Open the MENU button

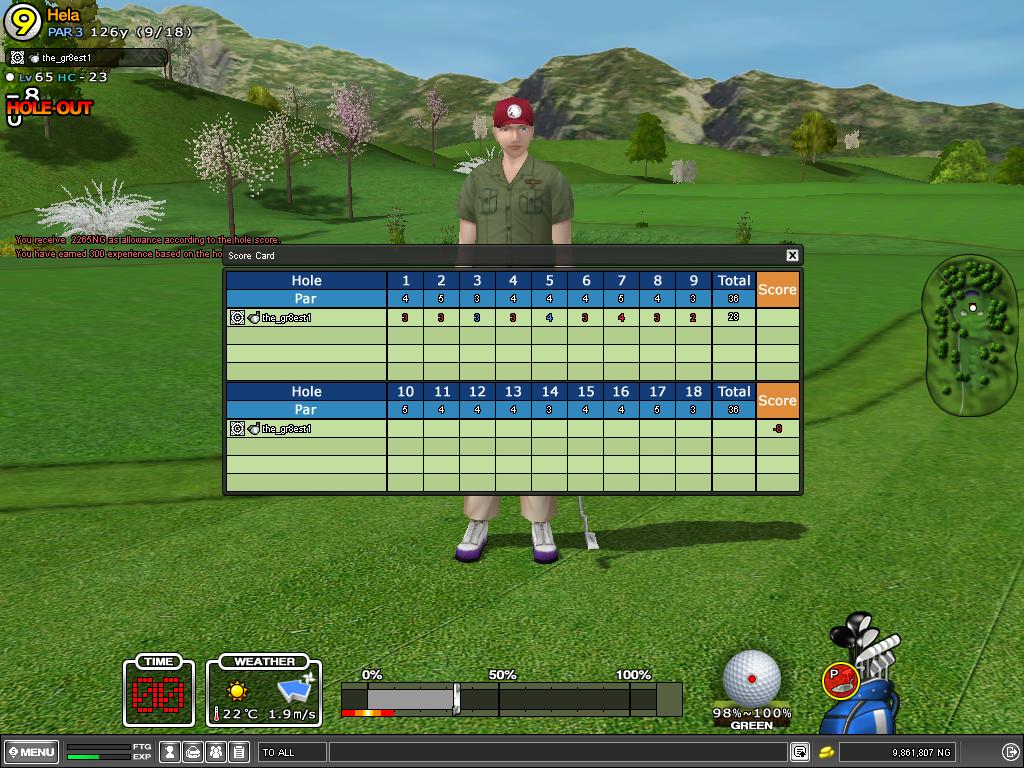tap(32, 752)
